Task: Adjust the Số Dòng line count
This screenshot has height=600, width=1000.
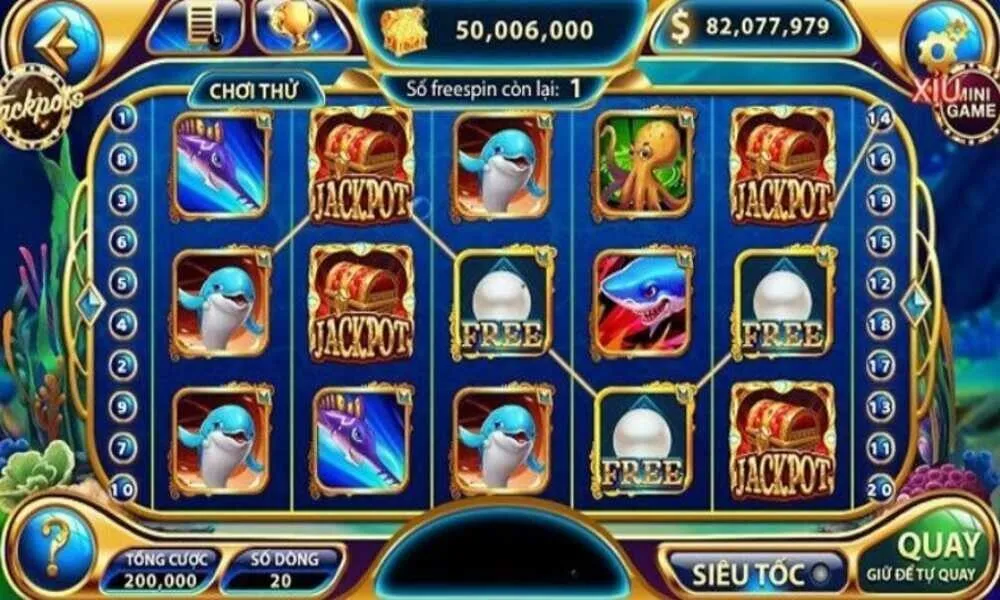Action: (279, 570)
